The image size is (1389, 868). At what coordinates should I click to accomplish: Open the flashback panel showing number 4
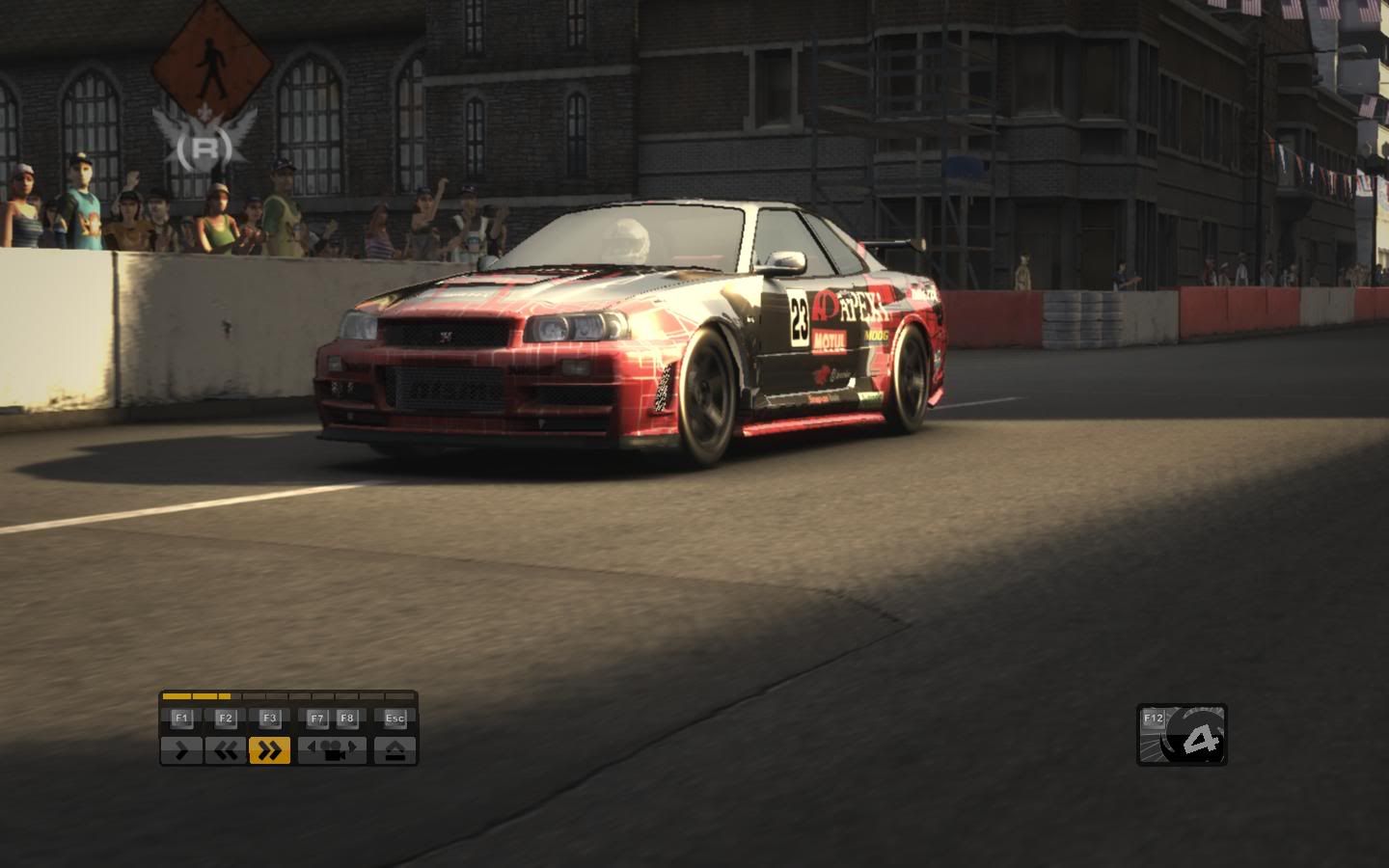(1182, 735)
